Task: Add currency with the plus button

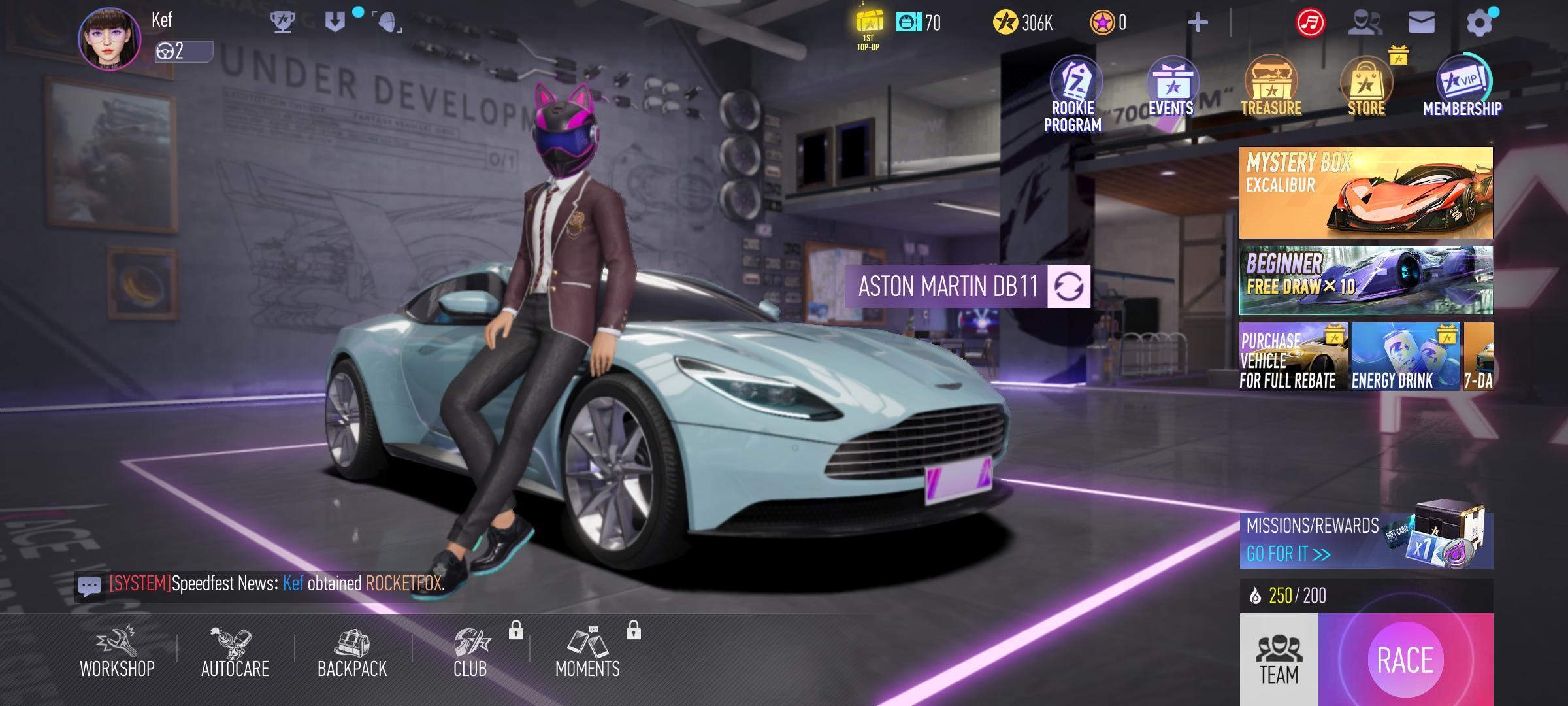Action: [x=1198, y=24]
